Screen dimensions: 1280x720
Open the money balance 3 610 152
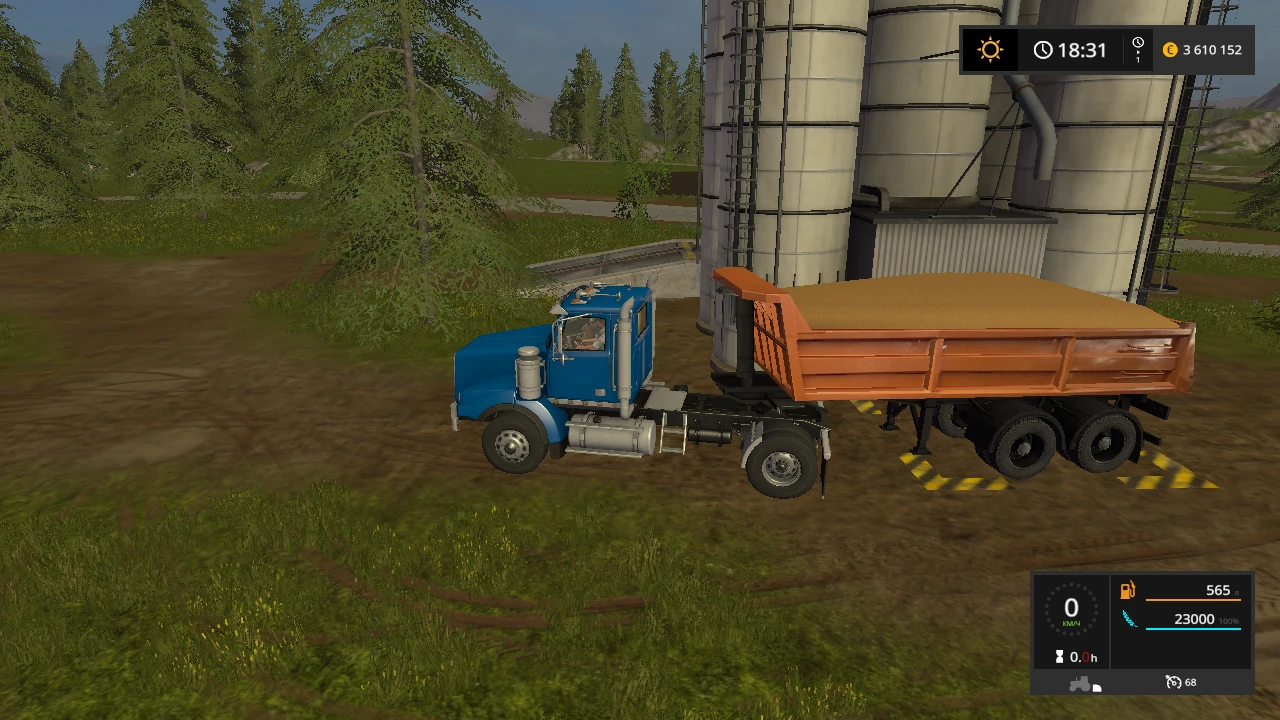[1213, 50]
